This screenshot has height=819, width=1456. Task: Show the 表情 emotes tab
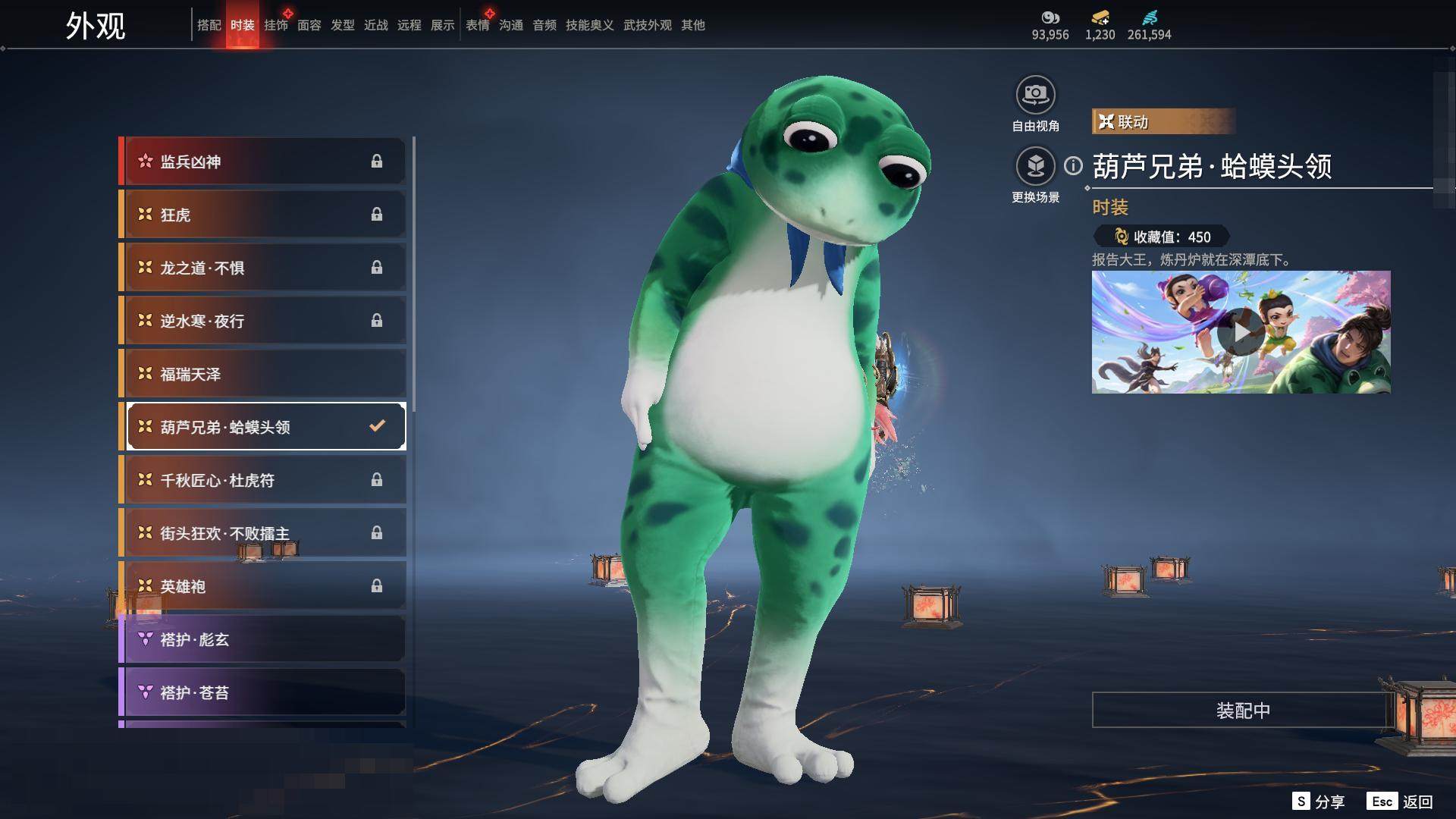tap(477, 25)
